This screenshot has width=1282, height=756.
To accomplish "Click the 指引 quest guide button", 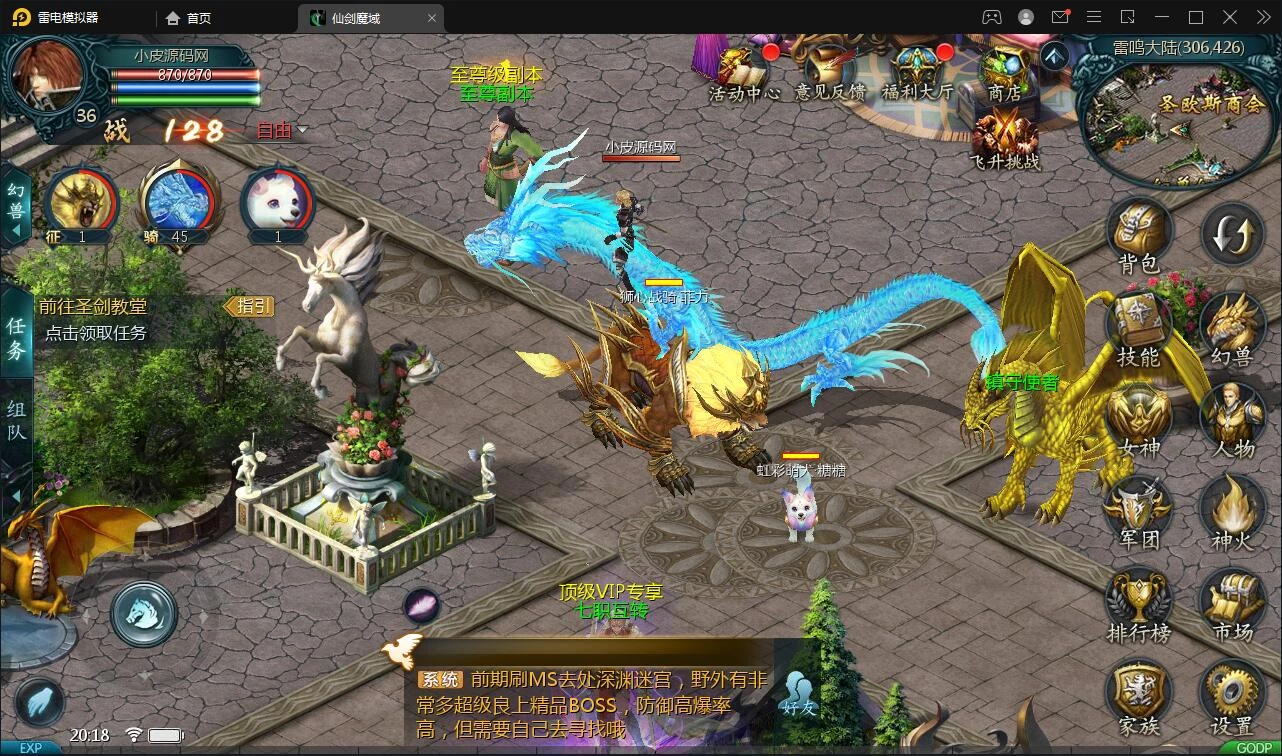I will (x=249, y=306).
